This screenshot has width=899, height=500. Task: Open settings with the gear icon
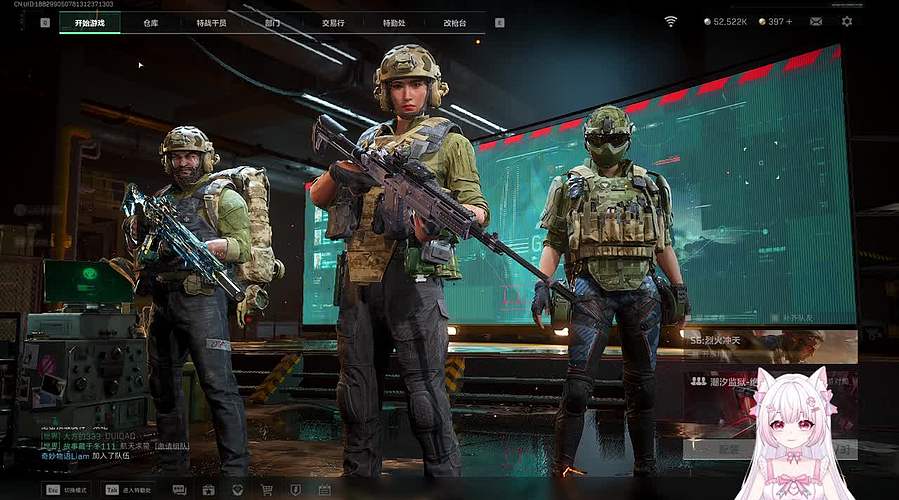(847, 21)
